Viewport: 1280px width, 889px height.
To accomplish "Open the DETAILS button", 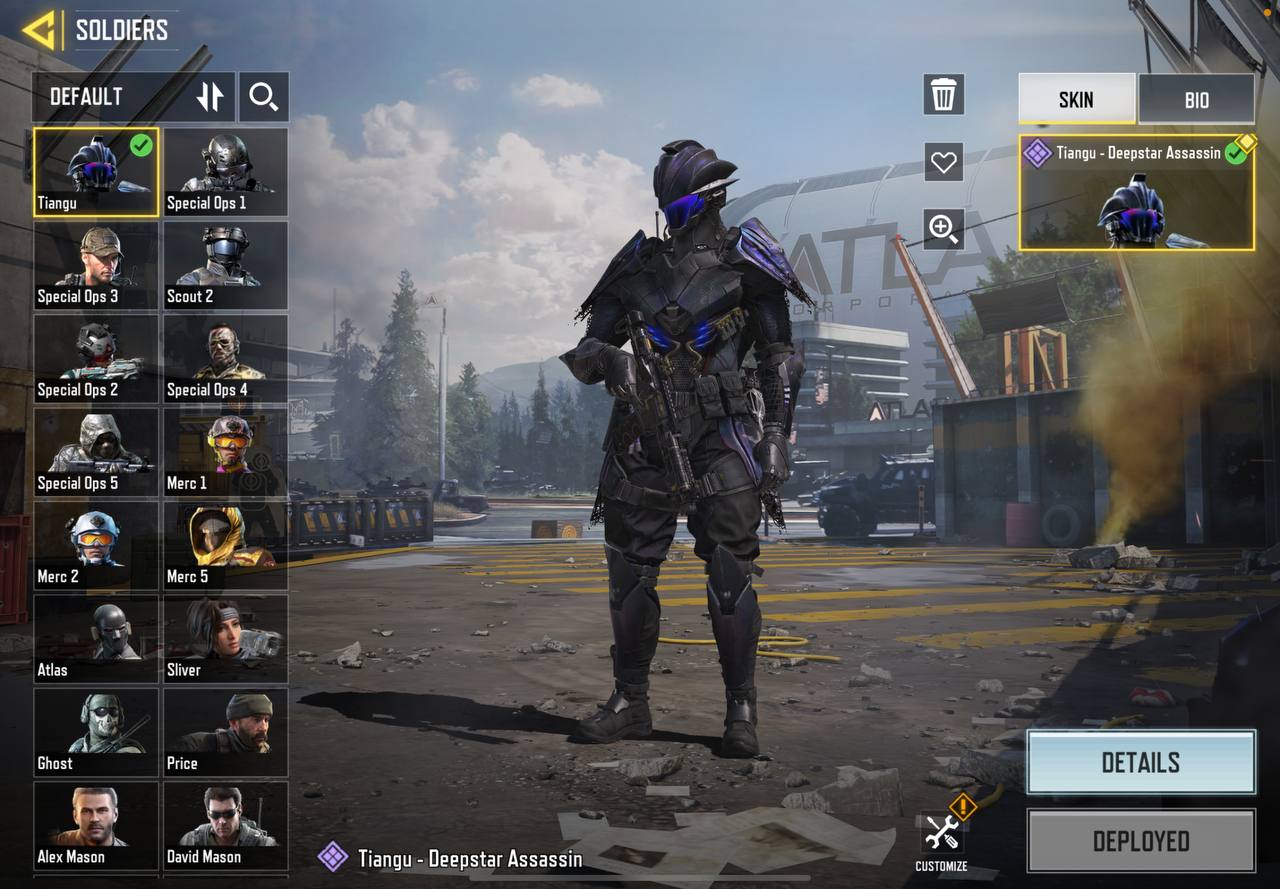I will (x=1141, y=763).
